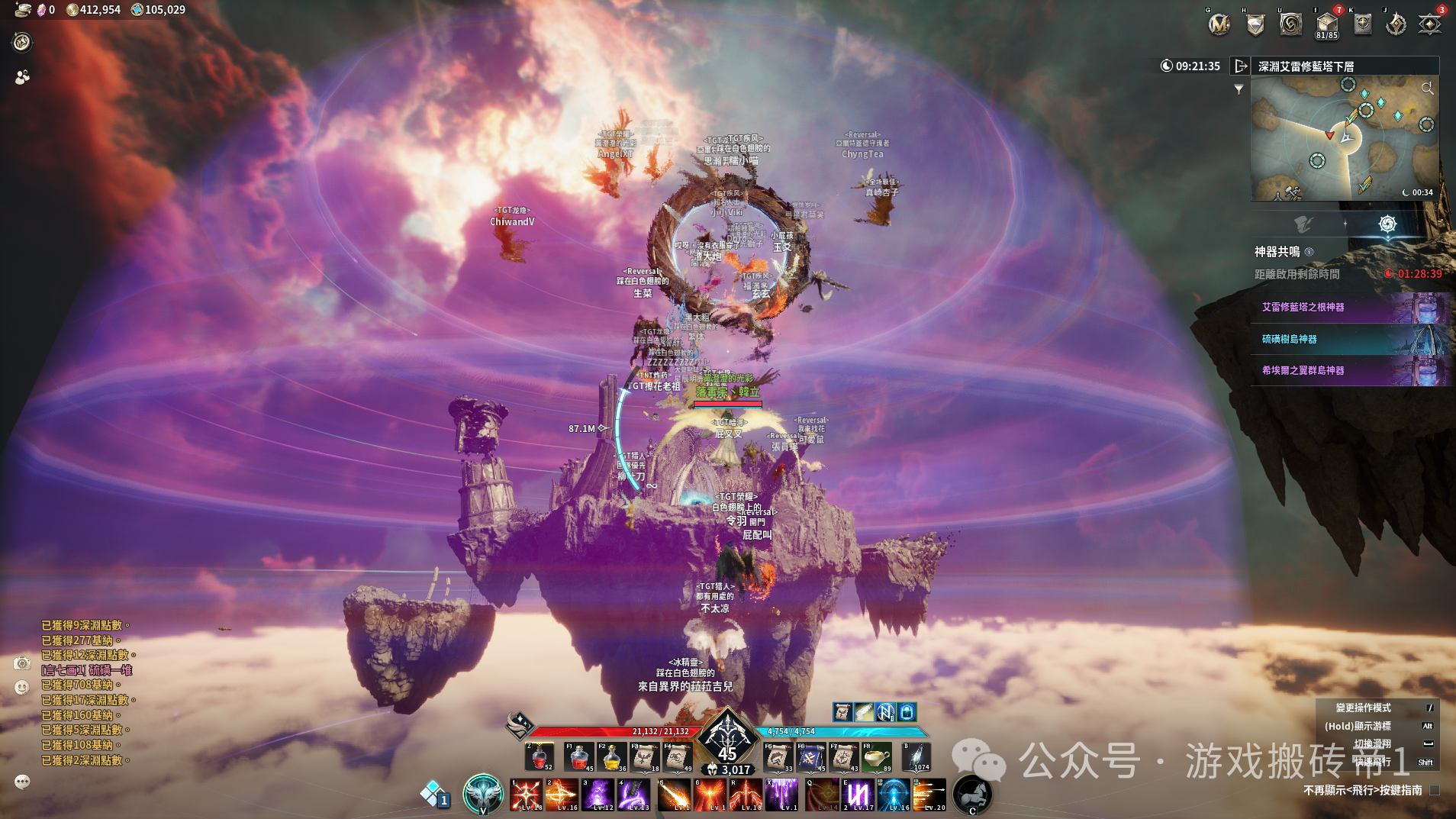Activate the winged ability on V
Viewport: 1456px width, 819px height.
pos(483,794)
